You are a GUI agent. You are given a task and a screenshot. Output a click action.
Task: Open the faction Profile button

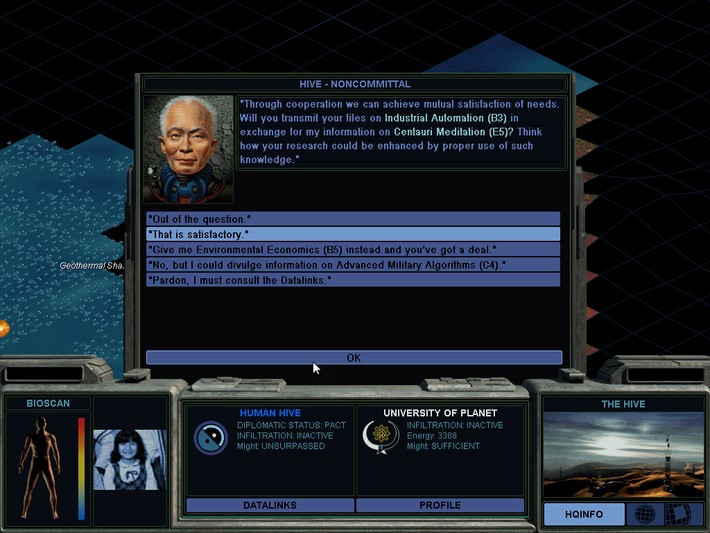440,505
